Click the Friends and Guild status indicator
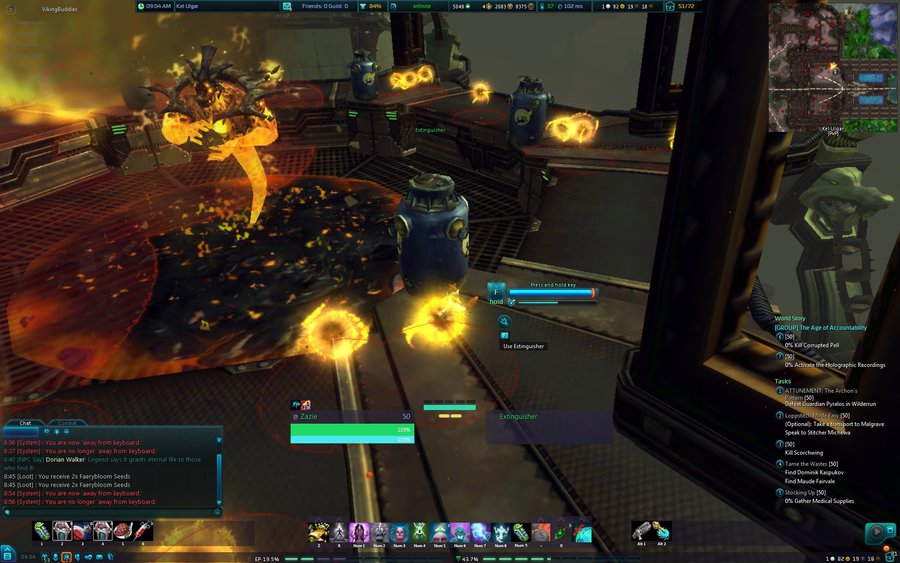 click(x=324, y=6)
